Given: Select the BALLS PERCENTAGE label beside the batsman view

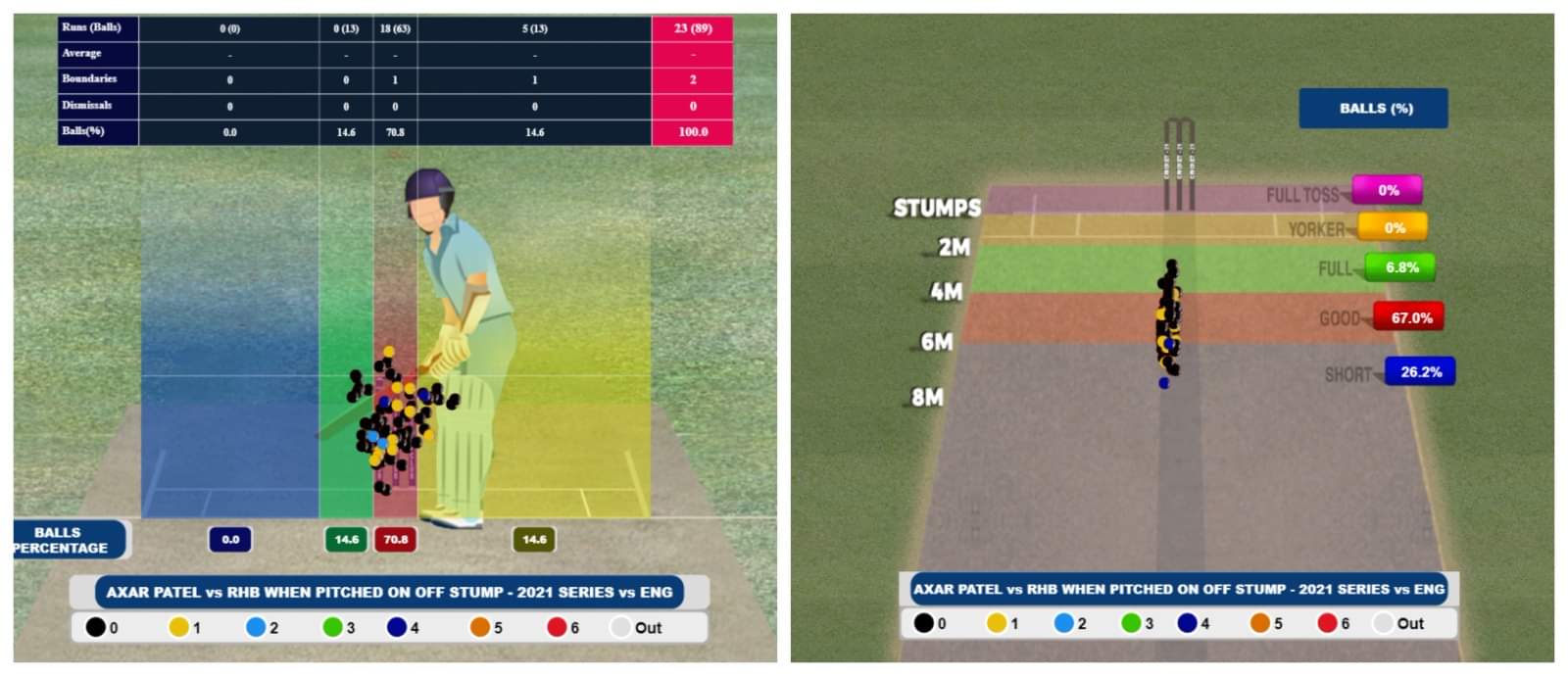Looking at the screenshot, I should click(65, 540).
